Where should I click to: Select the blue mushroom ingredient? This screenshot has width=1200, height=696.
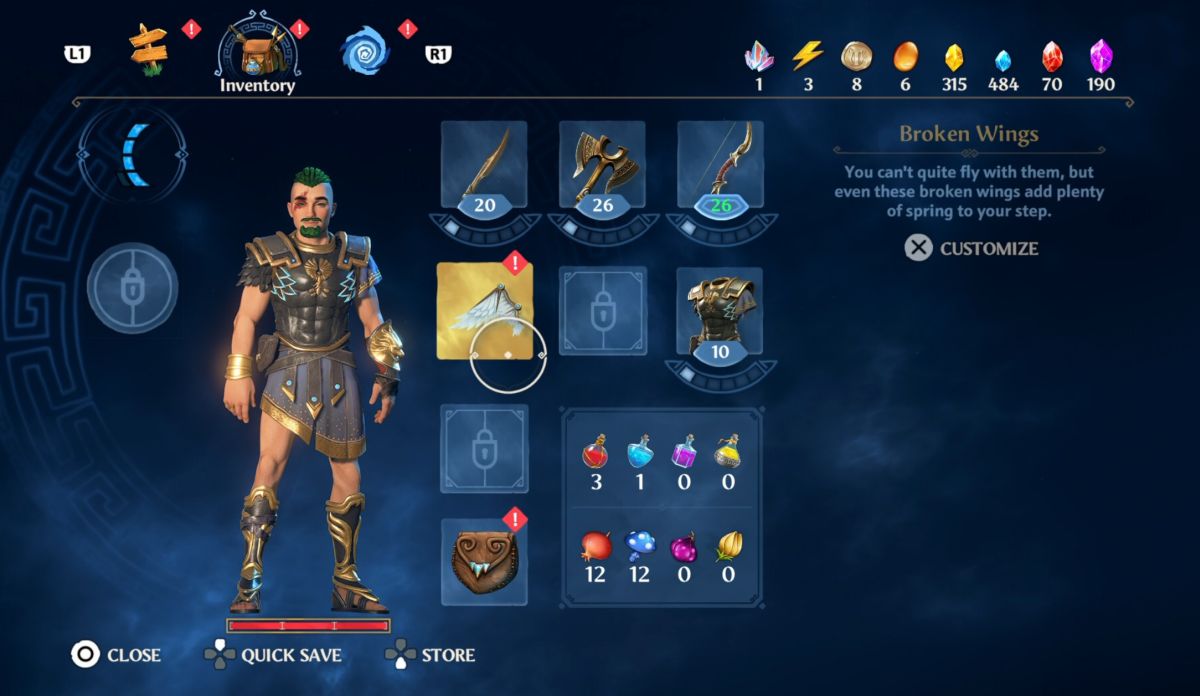point(639,547)
